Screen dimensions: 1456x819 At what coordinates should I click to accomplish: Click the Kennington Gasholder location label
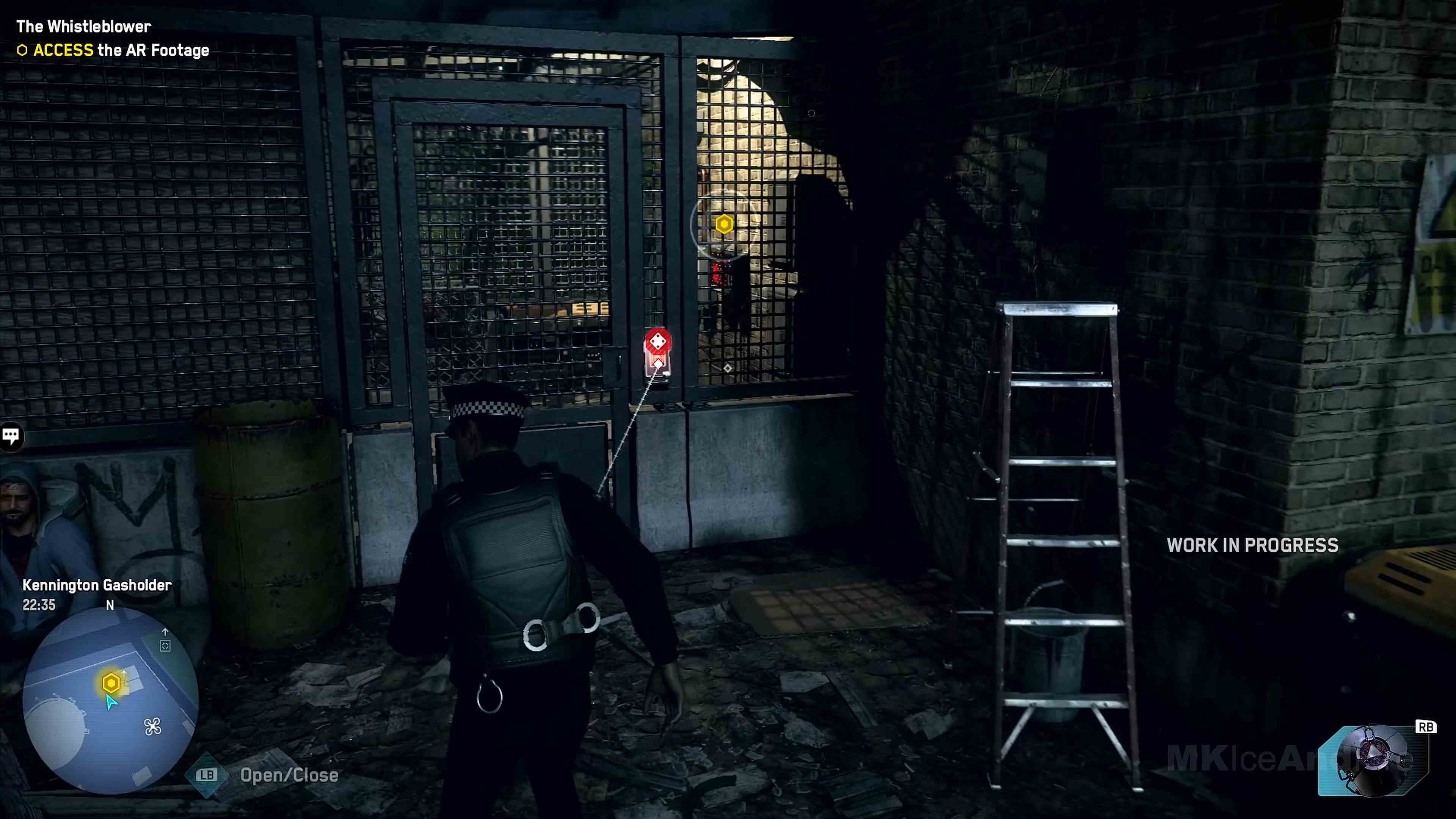point(97,585)
